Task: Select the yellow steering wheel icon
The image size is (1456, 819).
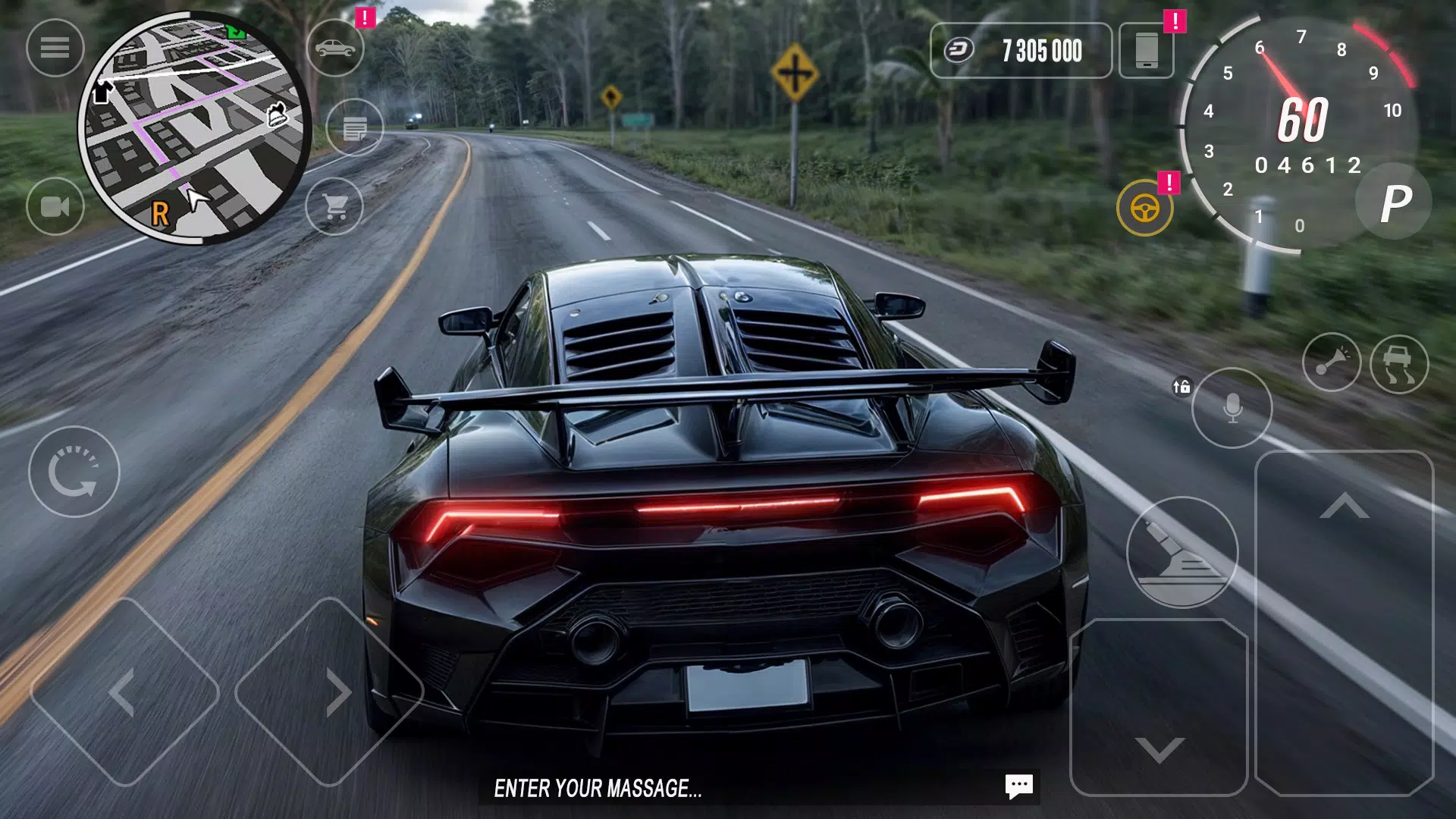Action: [x=1144, y=208]
